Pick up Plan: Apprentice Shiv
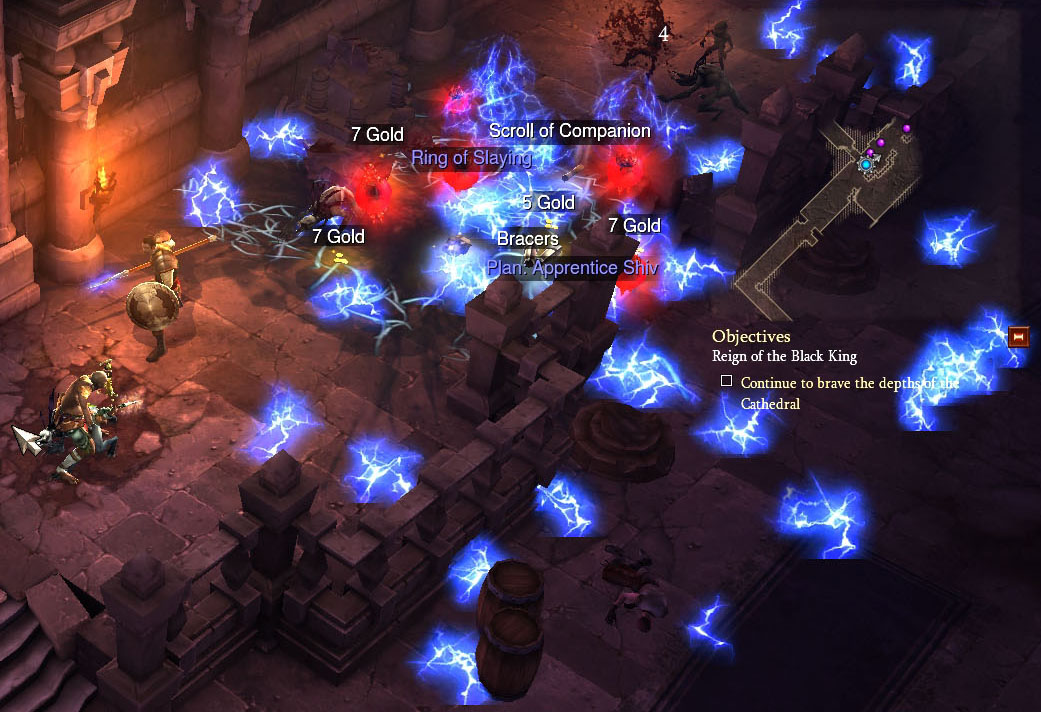Screen dimensions: 1041x712 pos(572,267)
